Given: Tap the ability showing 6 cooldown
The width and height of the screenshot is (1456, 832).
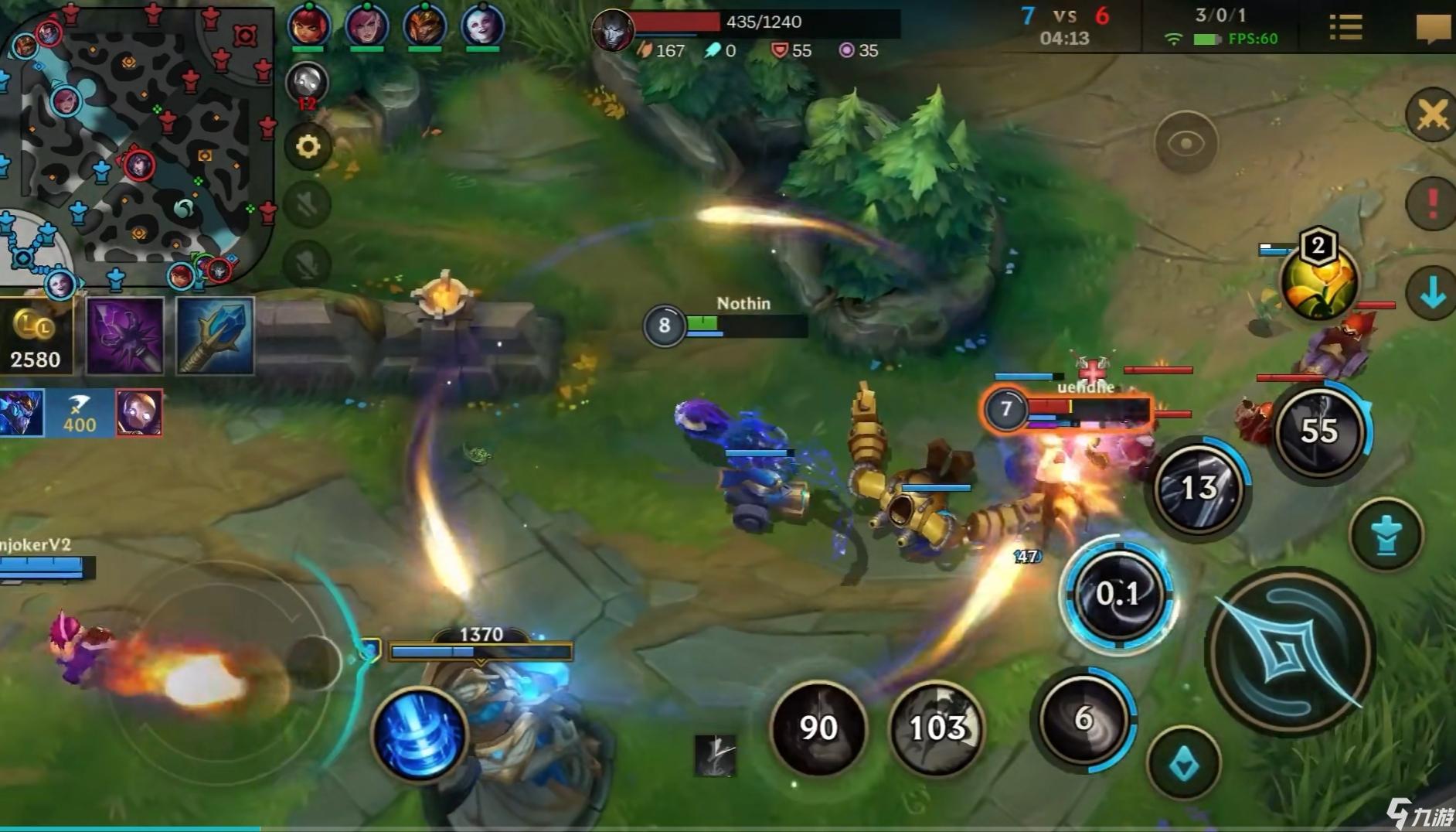Looking at the screenshot, I should 1083,719.
